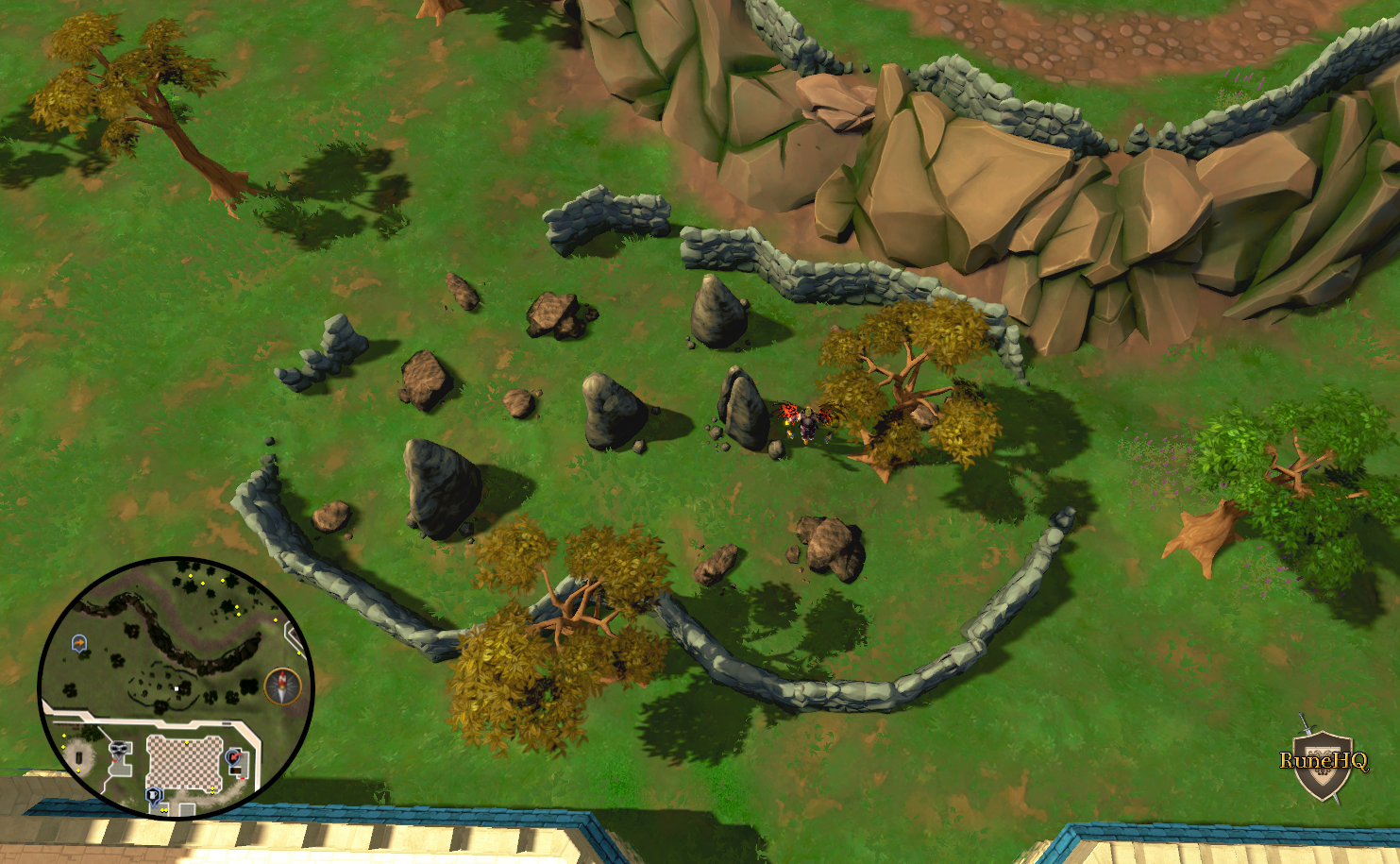Click the quest start icon on the minimap
The height and width of the screenshot is (864, 1400).
(x=79, y=643)
